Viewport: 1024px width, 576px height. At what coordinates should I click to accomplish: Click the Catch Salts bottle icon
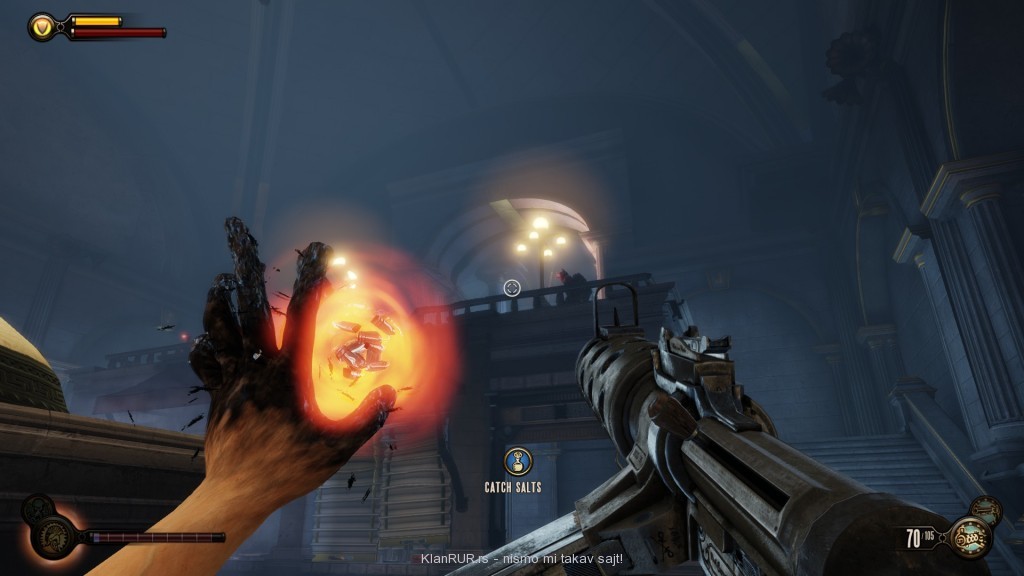point(518,462)
